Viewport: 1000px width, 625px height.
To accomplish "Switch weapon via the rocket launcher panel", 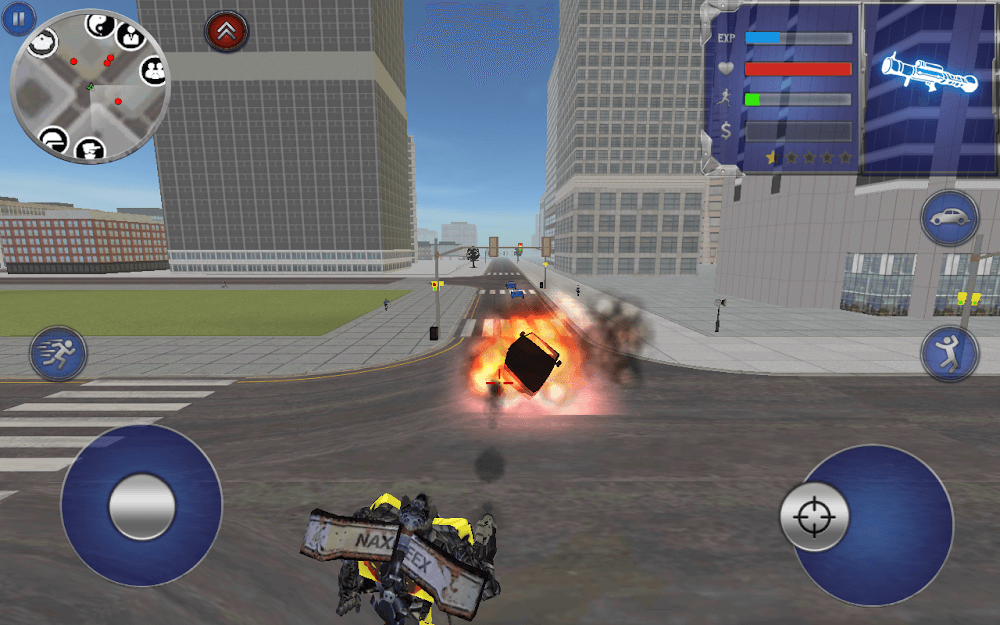I will point(927,75).
